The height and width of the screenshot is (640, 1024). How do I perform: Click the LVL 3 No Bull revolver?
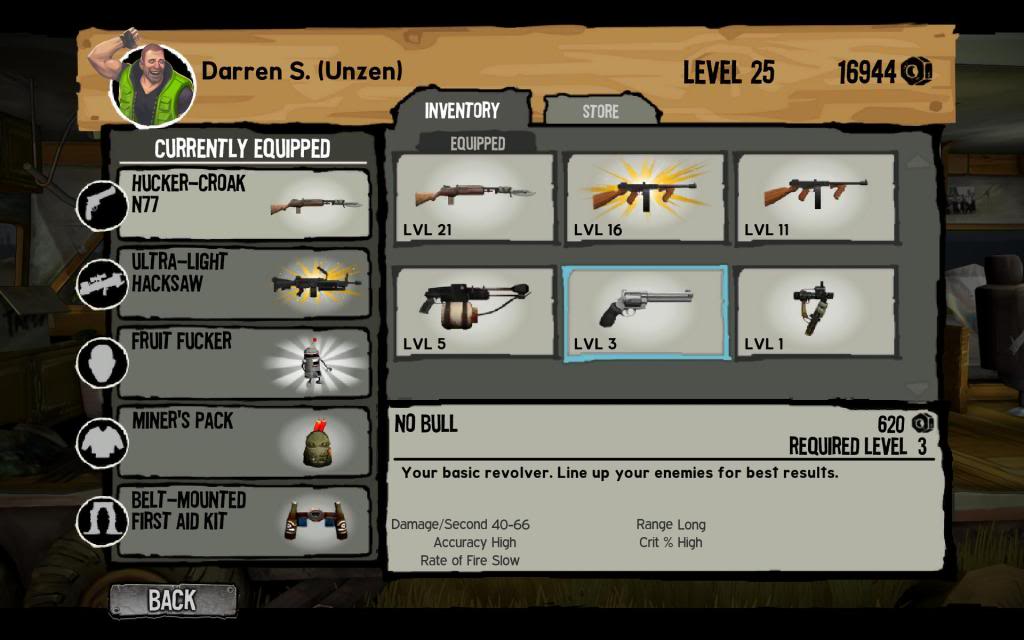(x=645, y=312)
